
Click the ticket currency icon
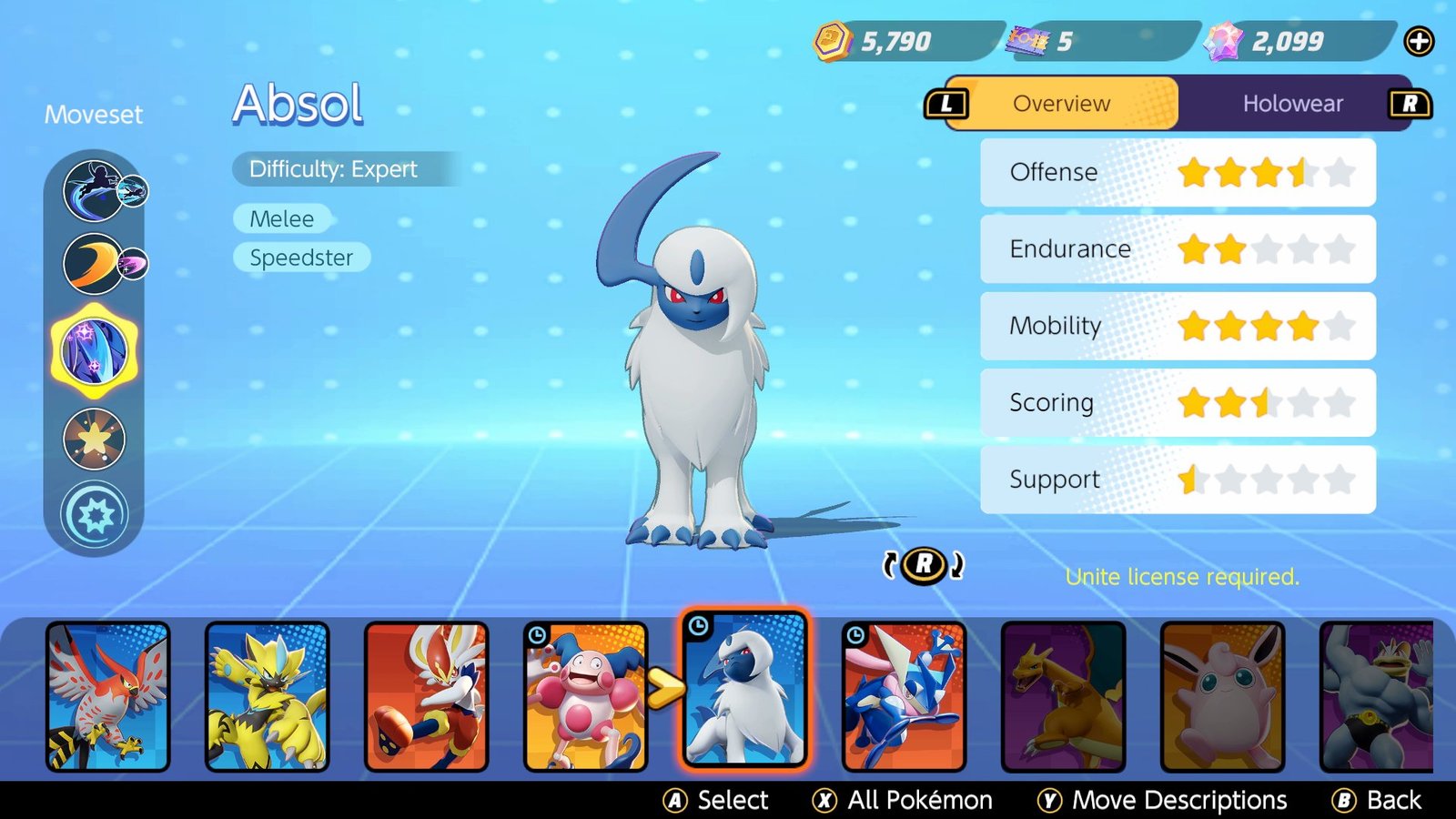click(1028, 38)
